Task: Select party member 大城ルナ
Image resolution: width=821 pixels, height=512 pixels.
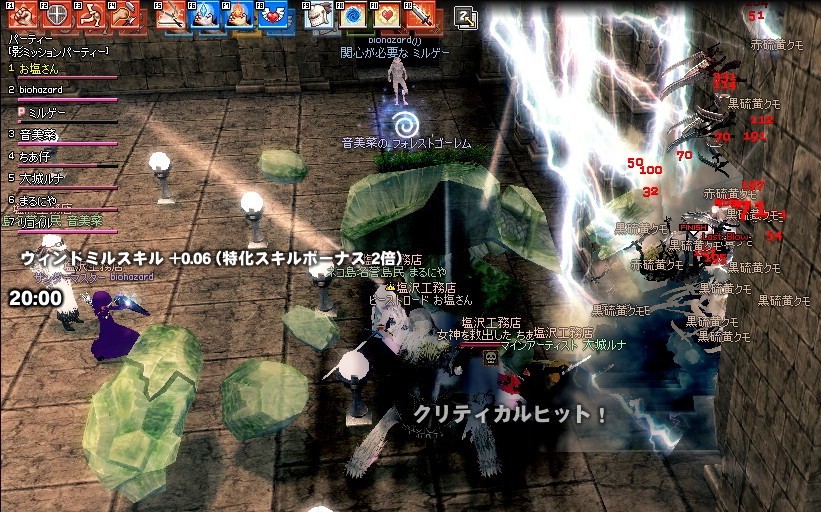Action: (x=40, y=177)
